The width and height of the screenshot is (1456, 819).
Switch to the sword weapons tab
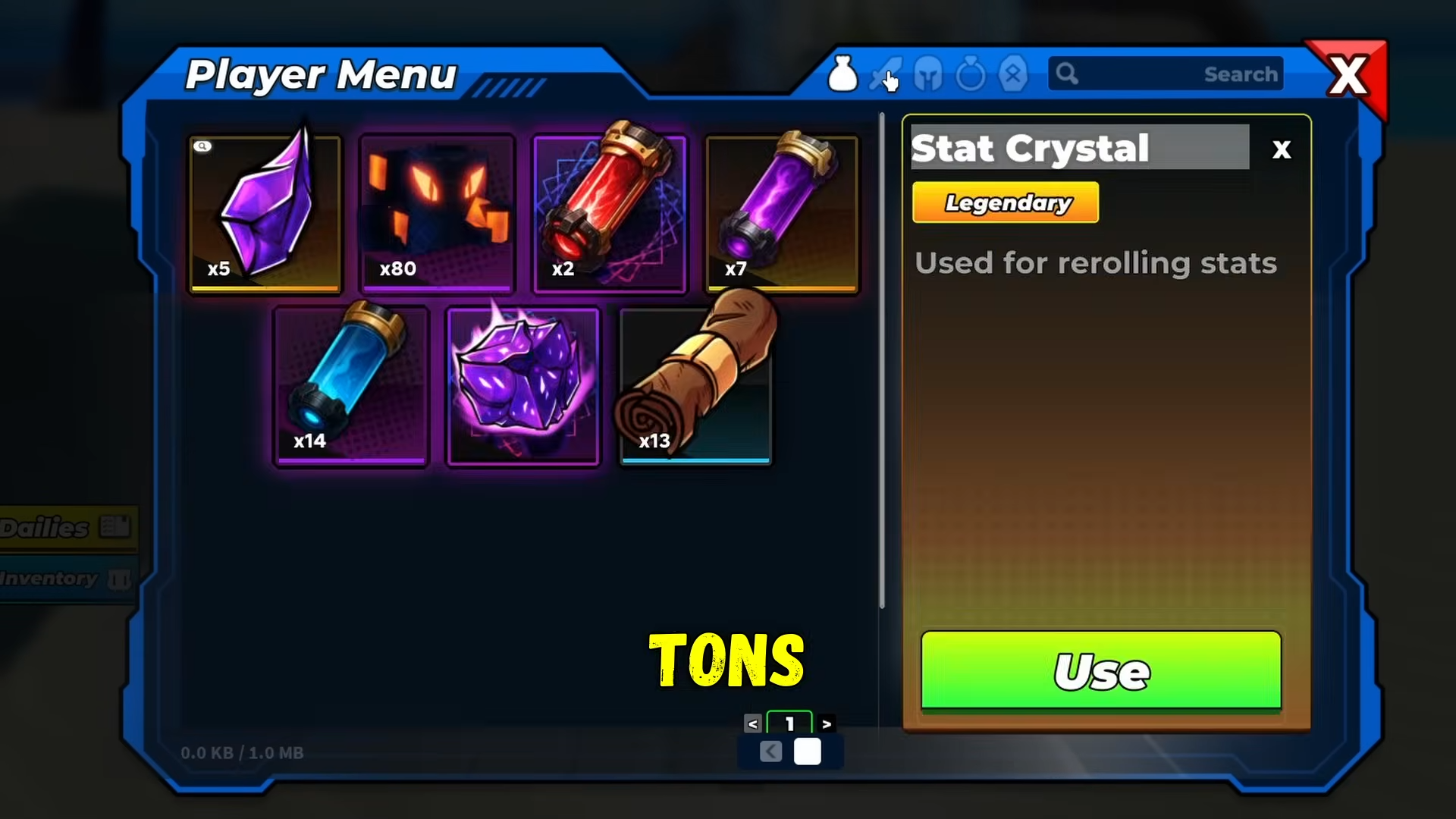[884, 75]
